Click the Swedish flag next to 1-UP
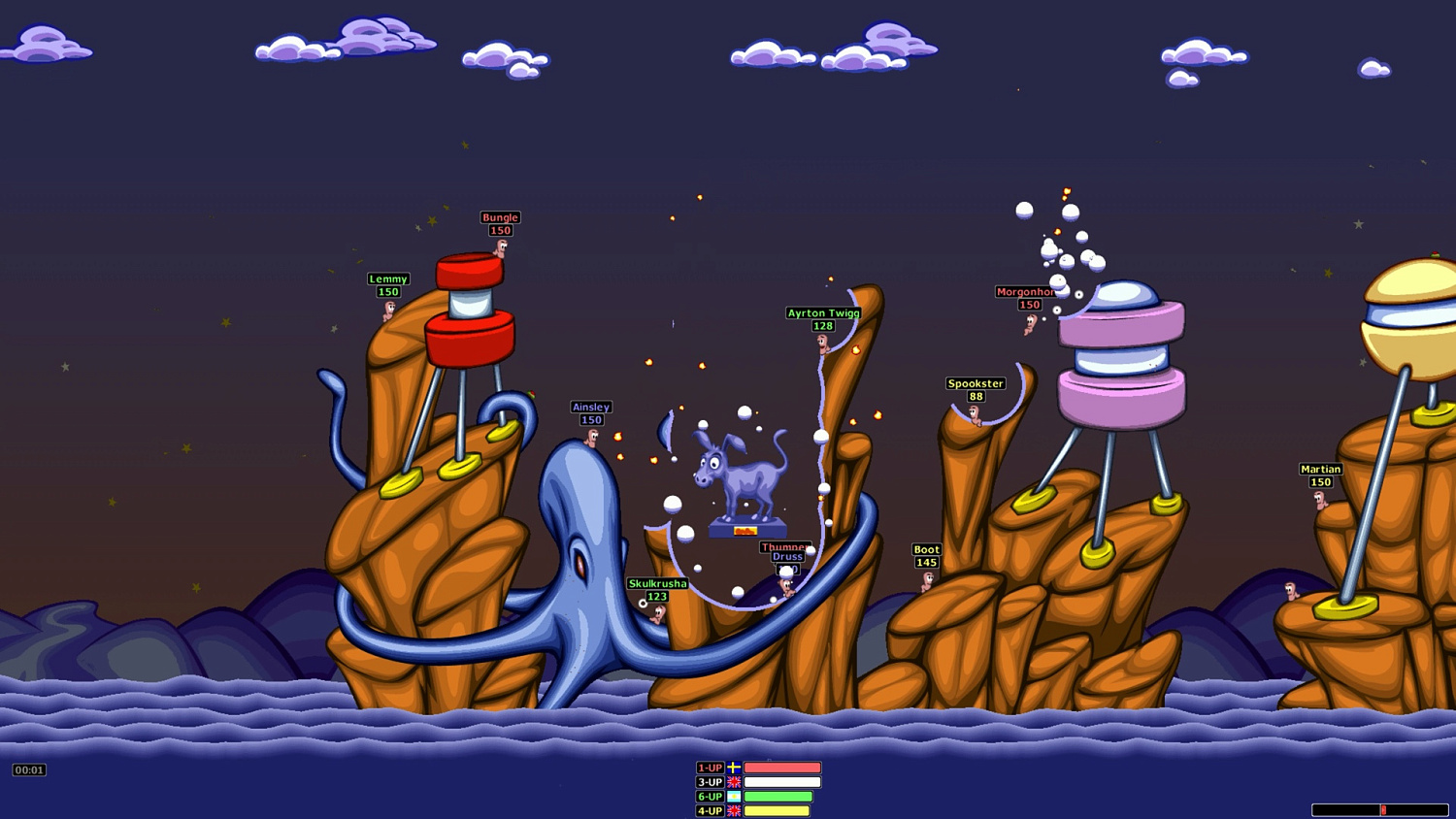 point(734,768)
